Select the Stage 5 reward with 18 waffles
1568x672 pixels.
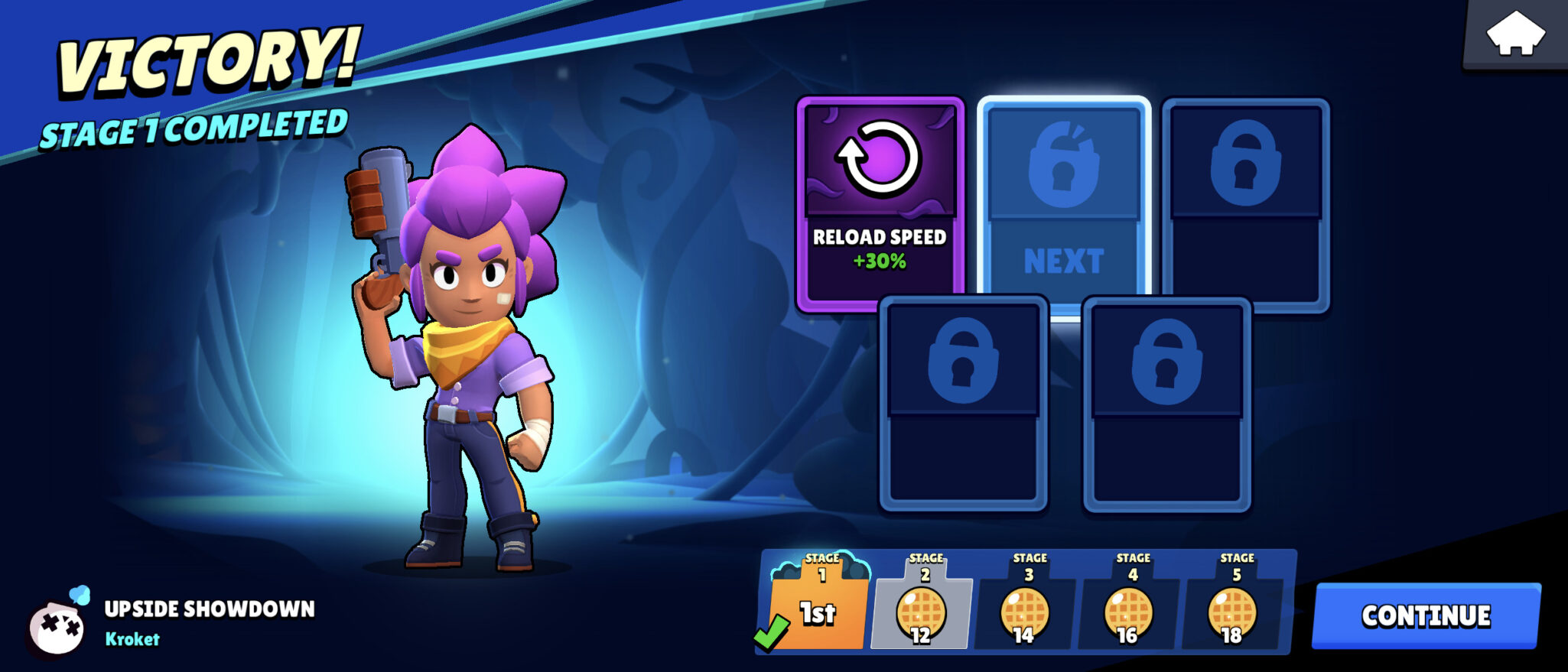1232,610
